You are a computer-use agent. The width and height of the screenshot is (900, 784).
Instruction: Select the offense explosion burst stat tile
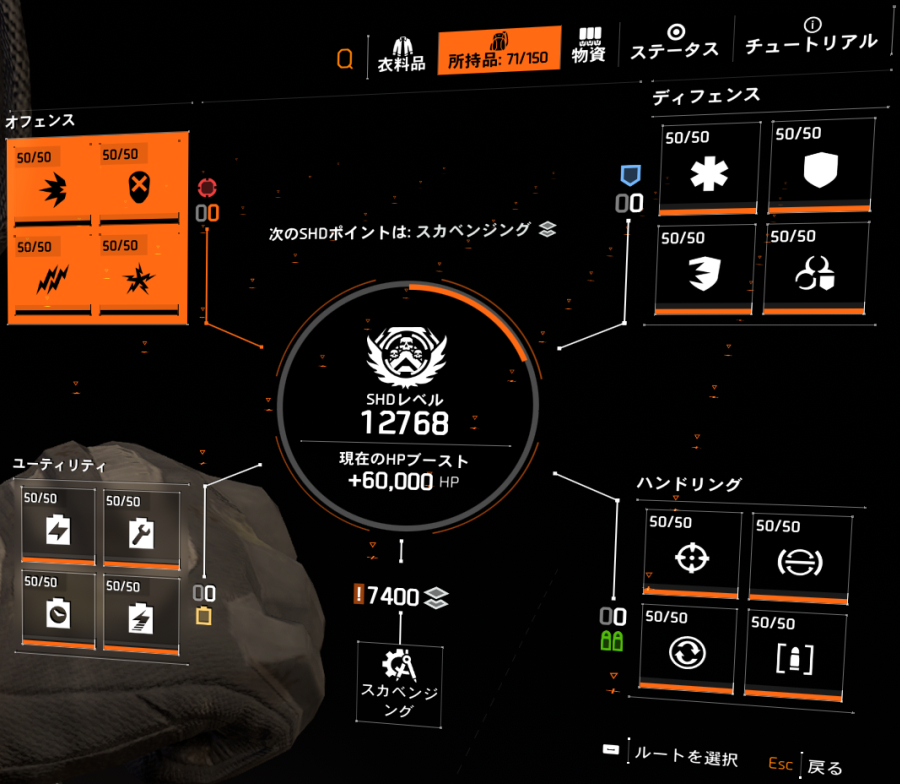(141, 276)
